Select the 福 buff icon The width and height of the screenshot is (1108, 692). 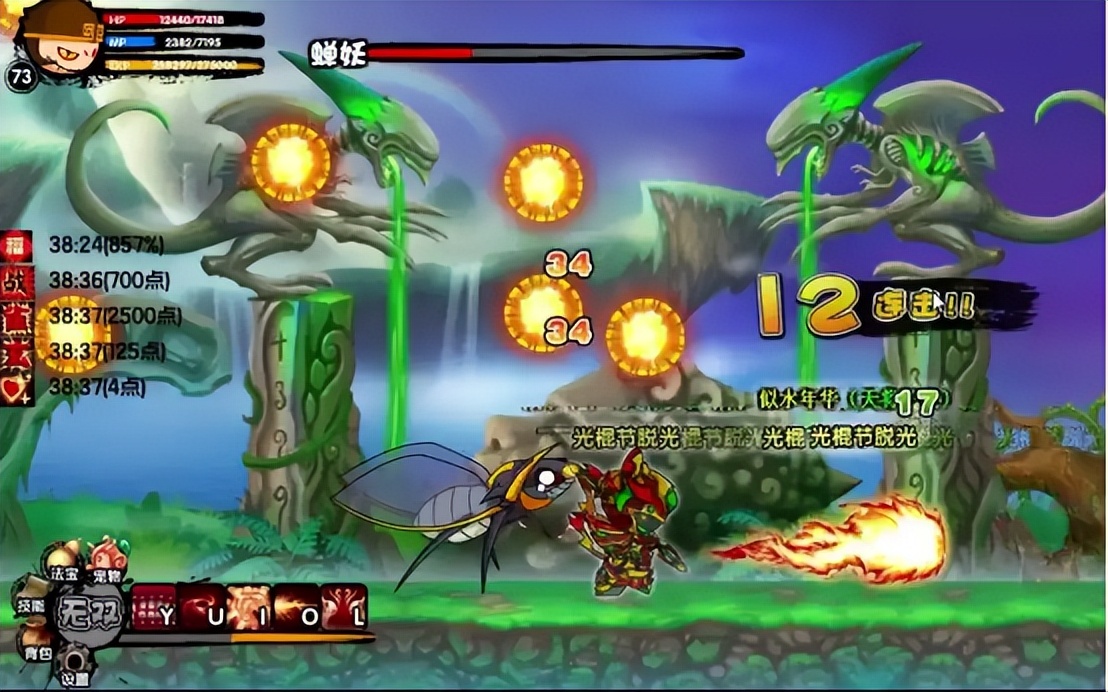click(x=15, y=245)
